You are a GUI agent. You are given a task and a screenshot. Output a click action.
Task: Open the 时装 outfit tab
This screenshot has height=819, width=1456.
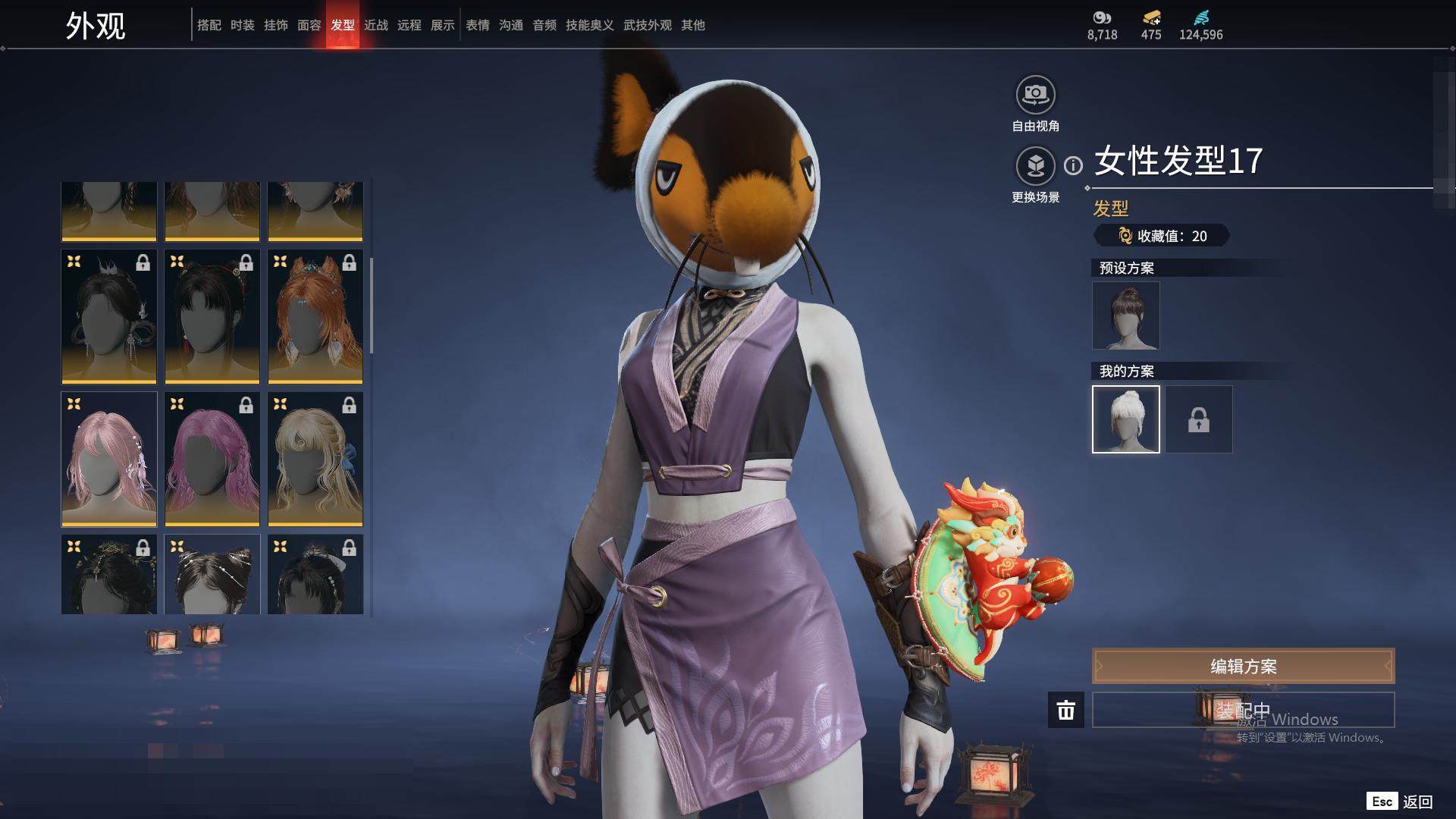pyautogui.click(x=242, y=25)
